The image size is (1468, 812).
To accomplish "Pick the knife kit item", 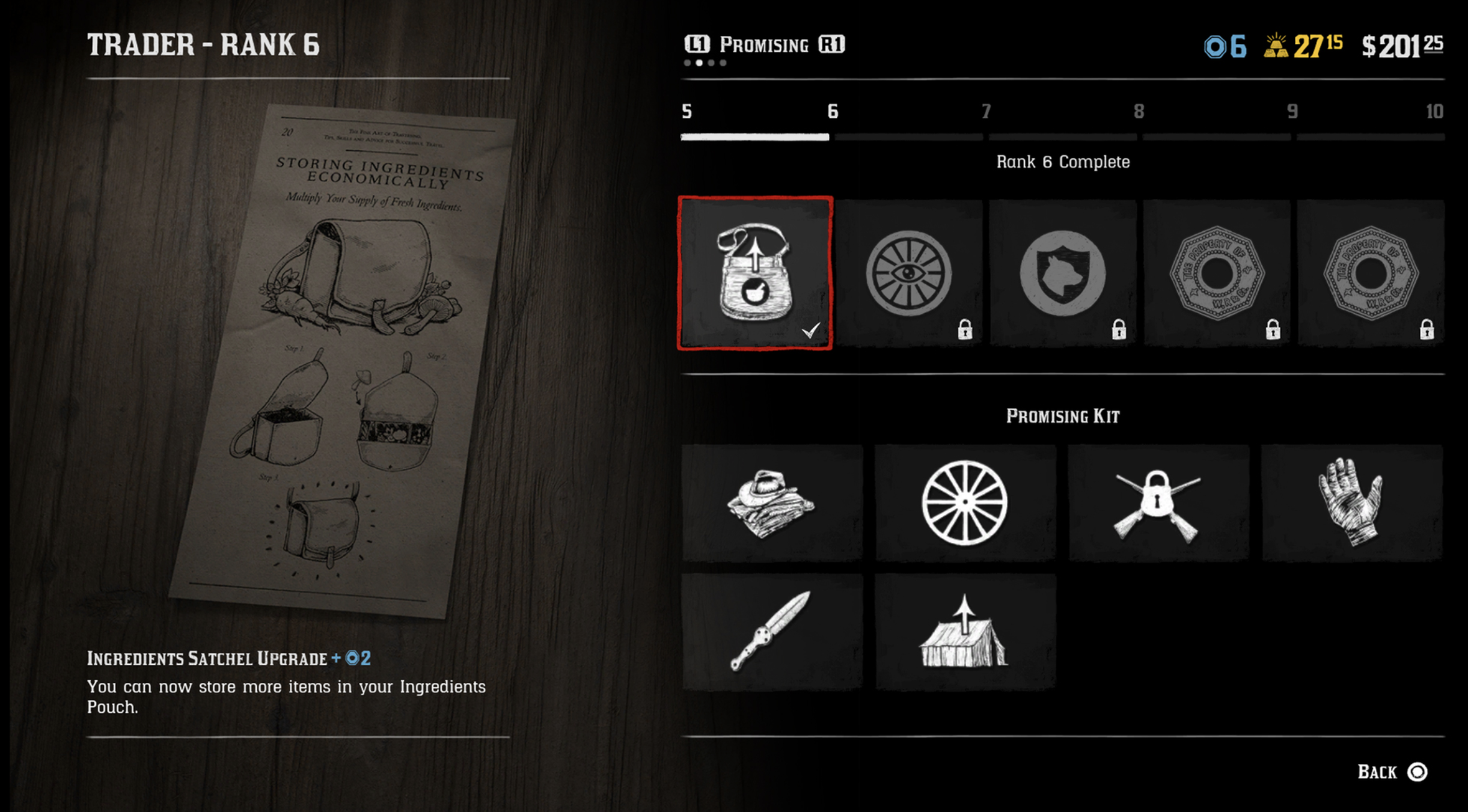I will pos(772,631).
